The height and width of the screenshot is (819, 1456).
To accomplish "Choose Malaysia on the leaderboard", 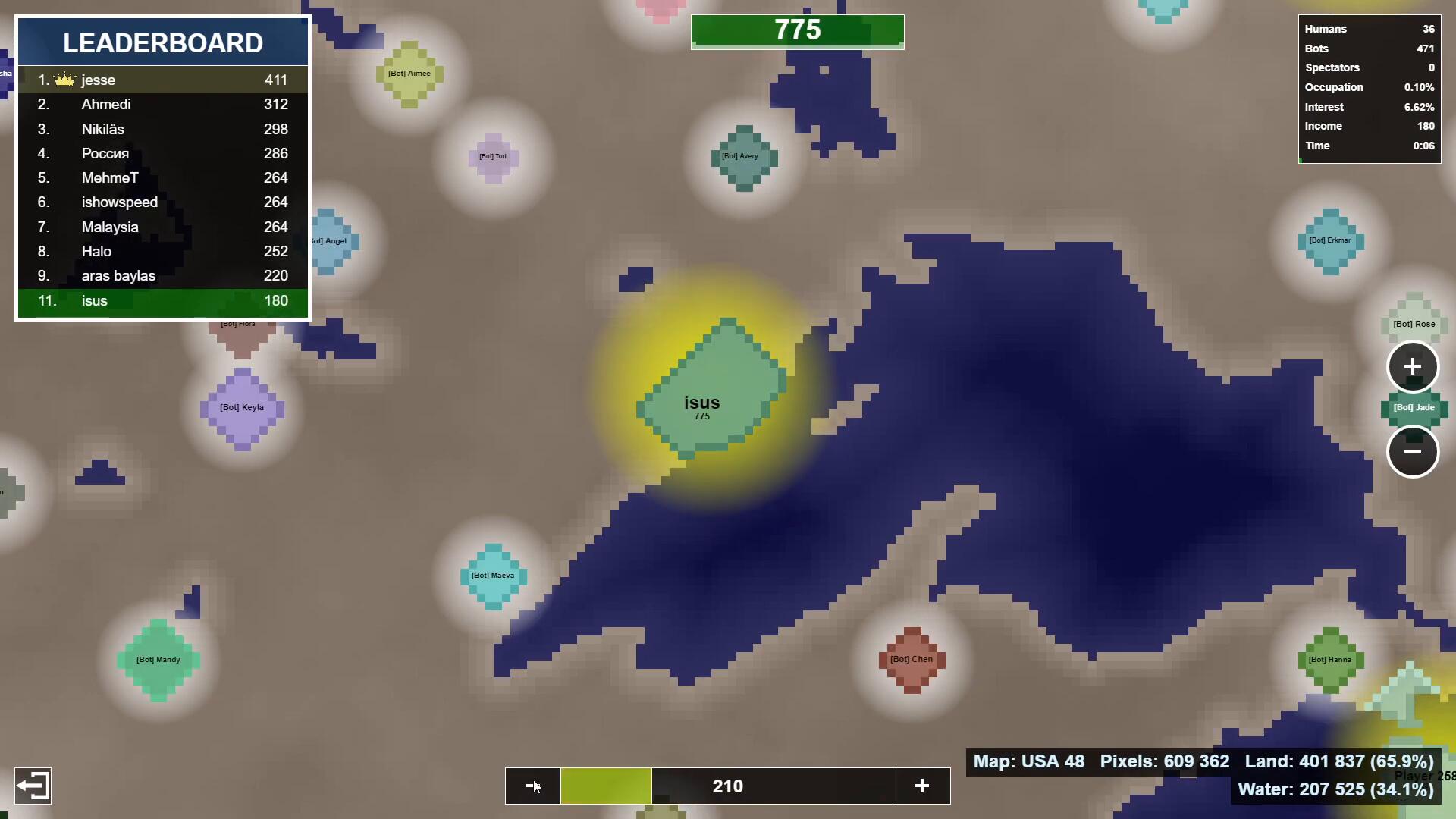I will [162, 227].
